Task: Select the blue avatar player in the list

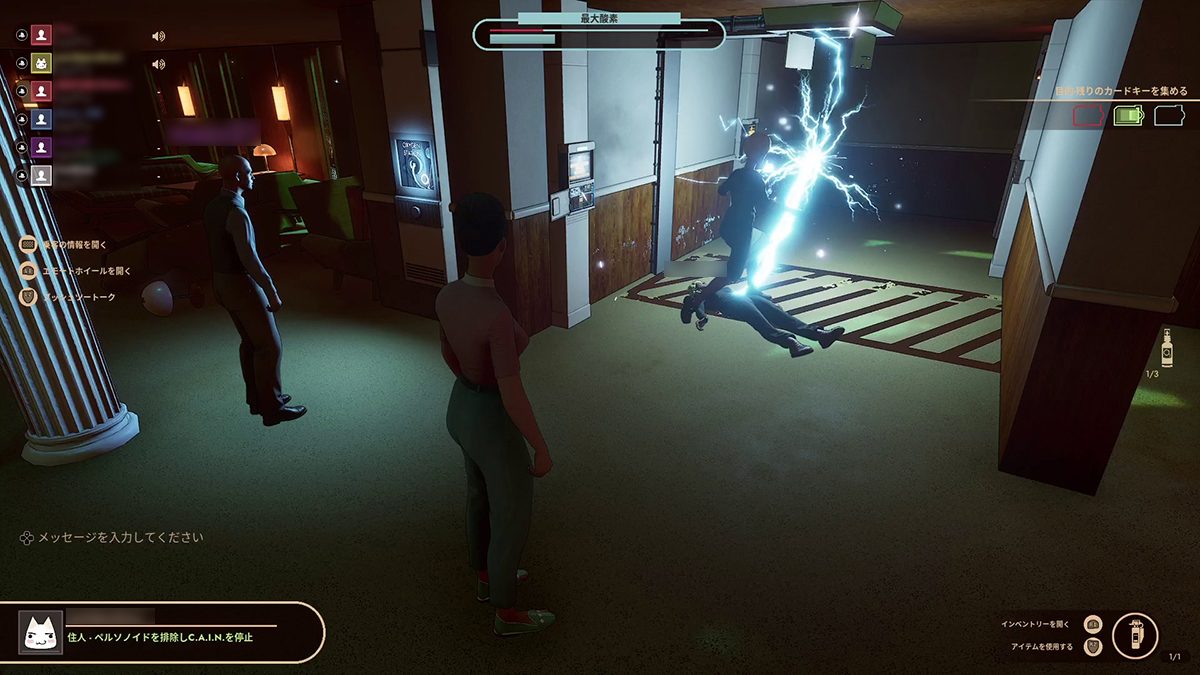Action: pyautogui.click(x=41, y=119)
